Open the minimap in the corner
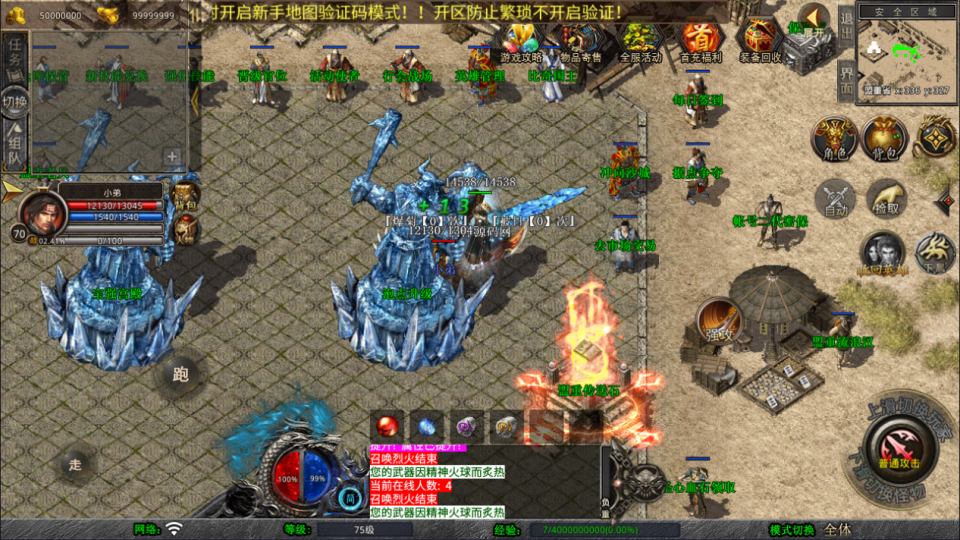960x540 pixels. [x=907, y=53]
